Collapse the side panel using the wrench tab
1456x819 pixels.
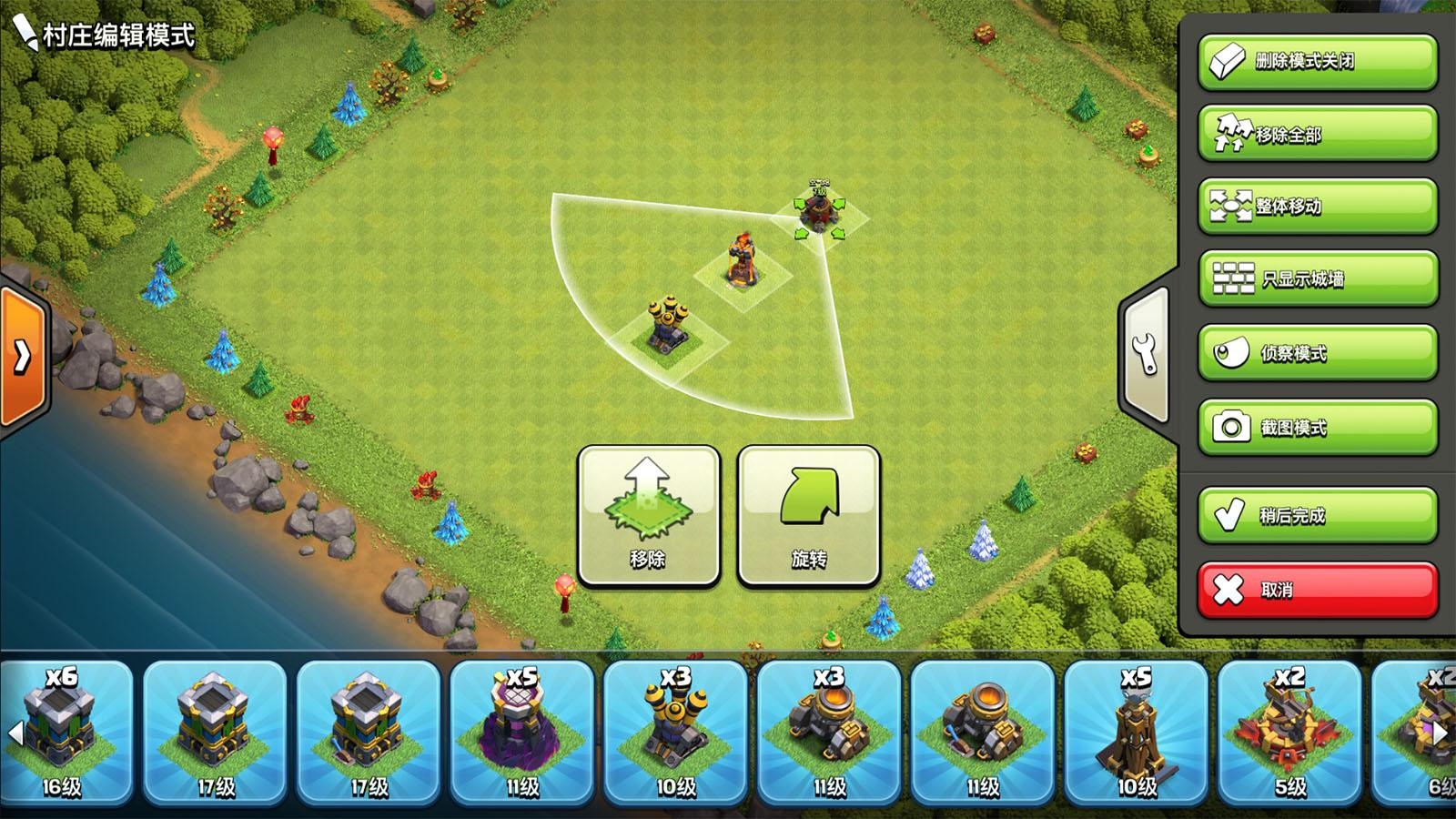(1146, 355)
